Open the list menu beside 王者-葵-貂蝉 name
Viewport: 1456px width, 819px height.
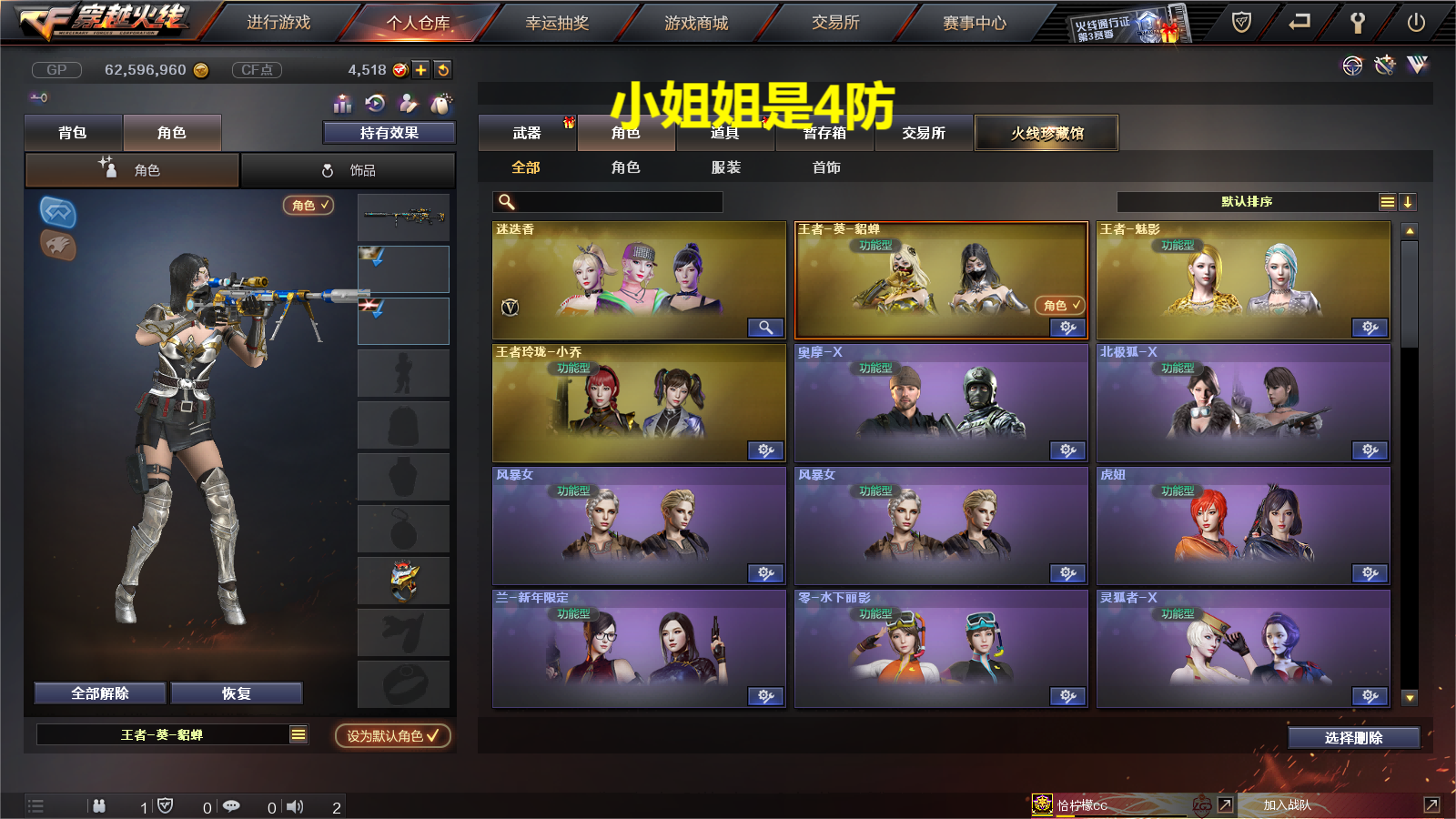(297, 733)
